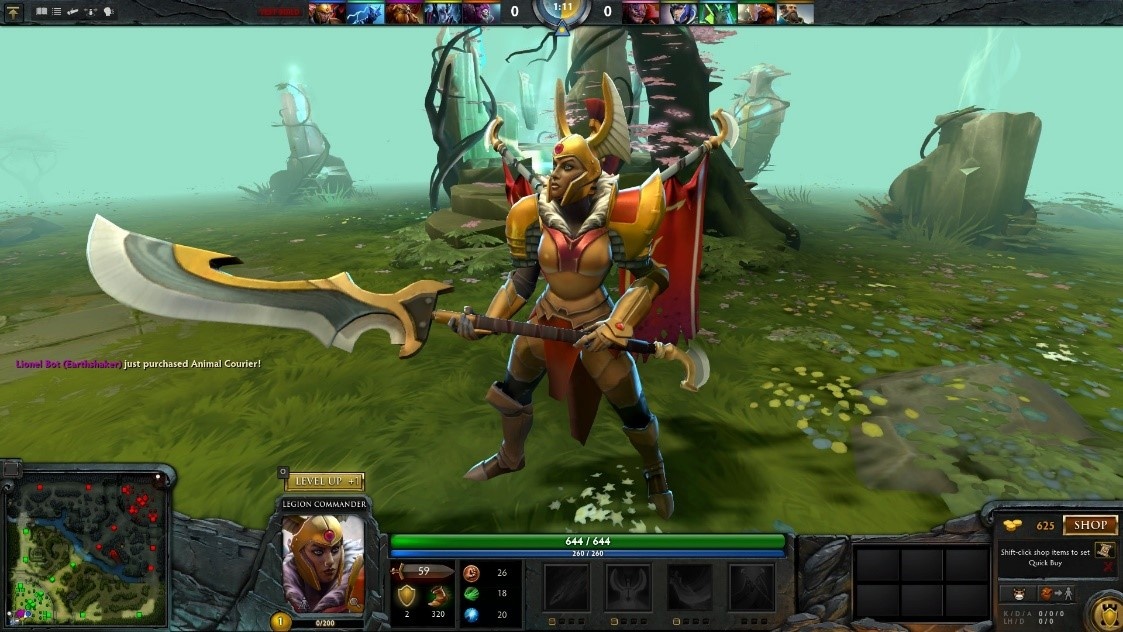Select the courier using the courier button
The height and width of the screenshot is (632, 1123).
[x=1018, y=594]
